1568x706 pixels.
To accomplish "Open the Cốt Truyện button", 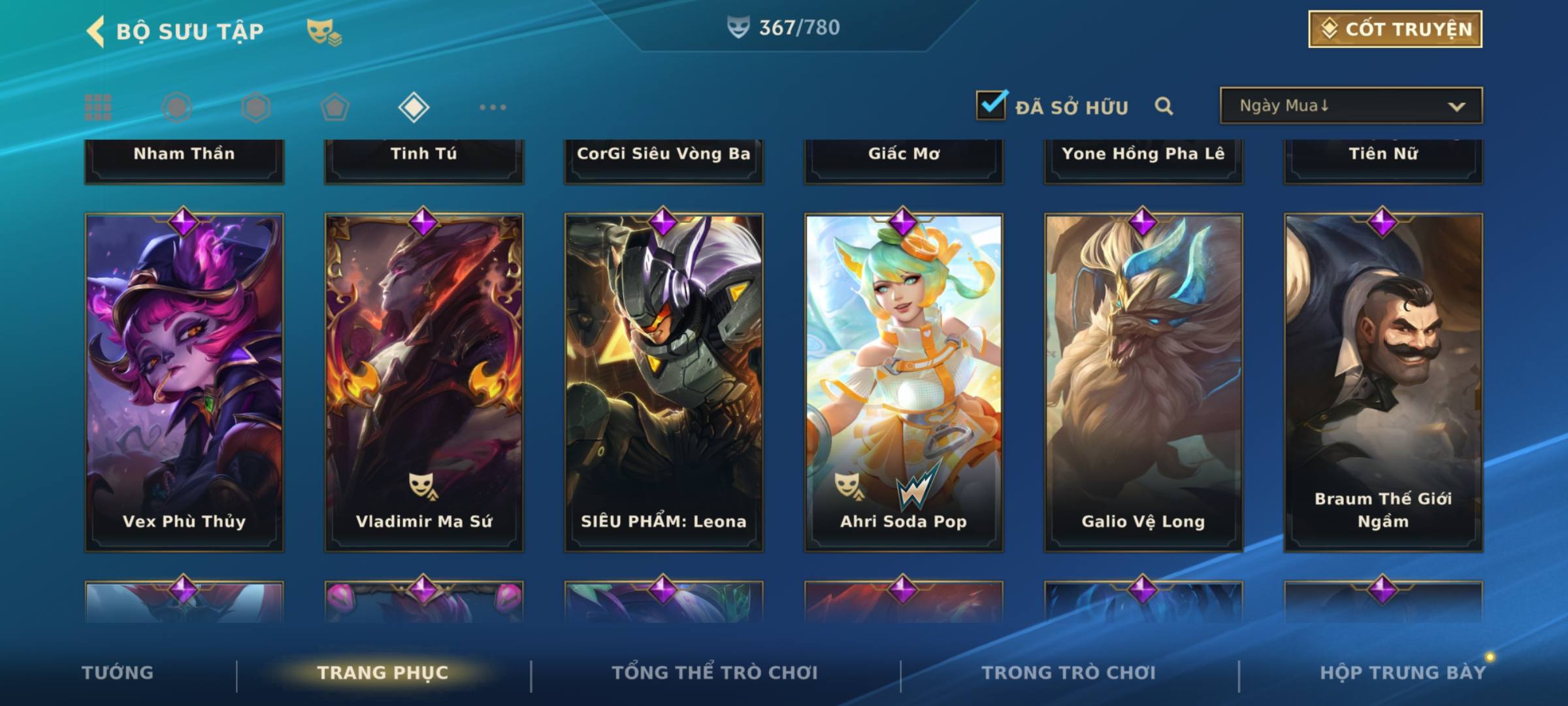I will (1395, 29).
